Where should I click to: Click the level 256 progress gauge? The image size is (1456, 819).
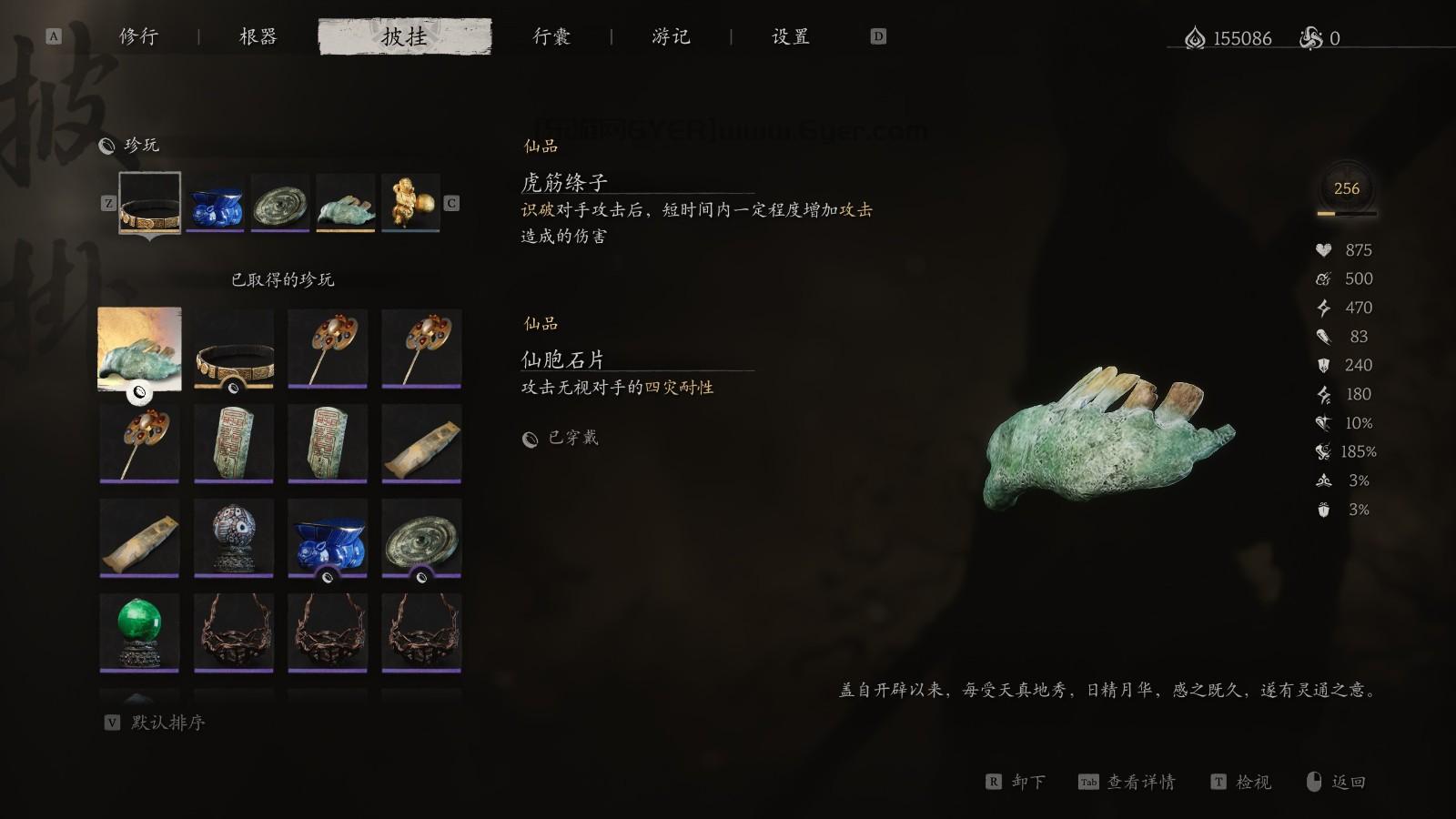(x=1345, y=189)
